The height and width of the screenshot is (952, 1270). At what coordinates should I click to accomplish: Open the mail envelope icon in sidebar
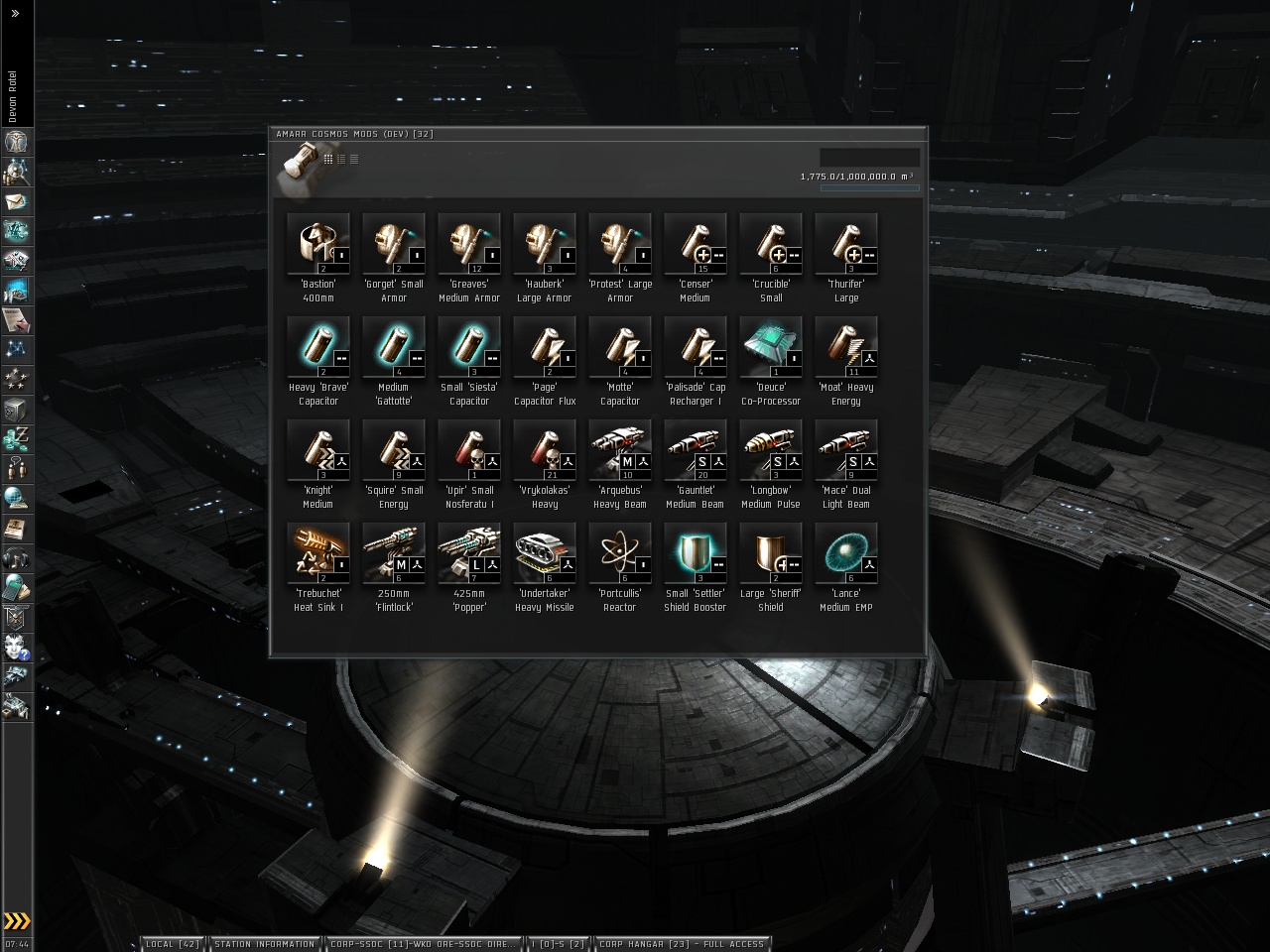[x=16, y=201]
